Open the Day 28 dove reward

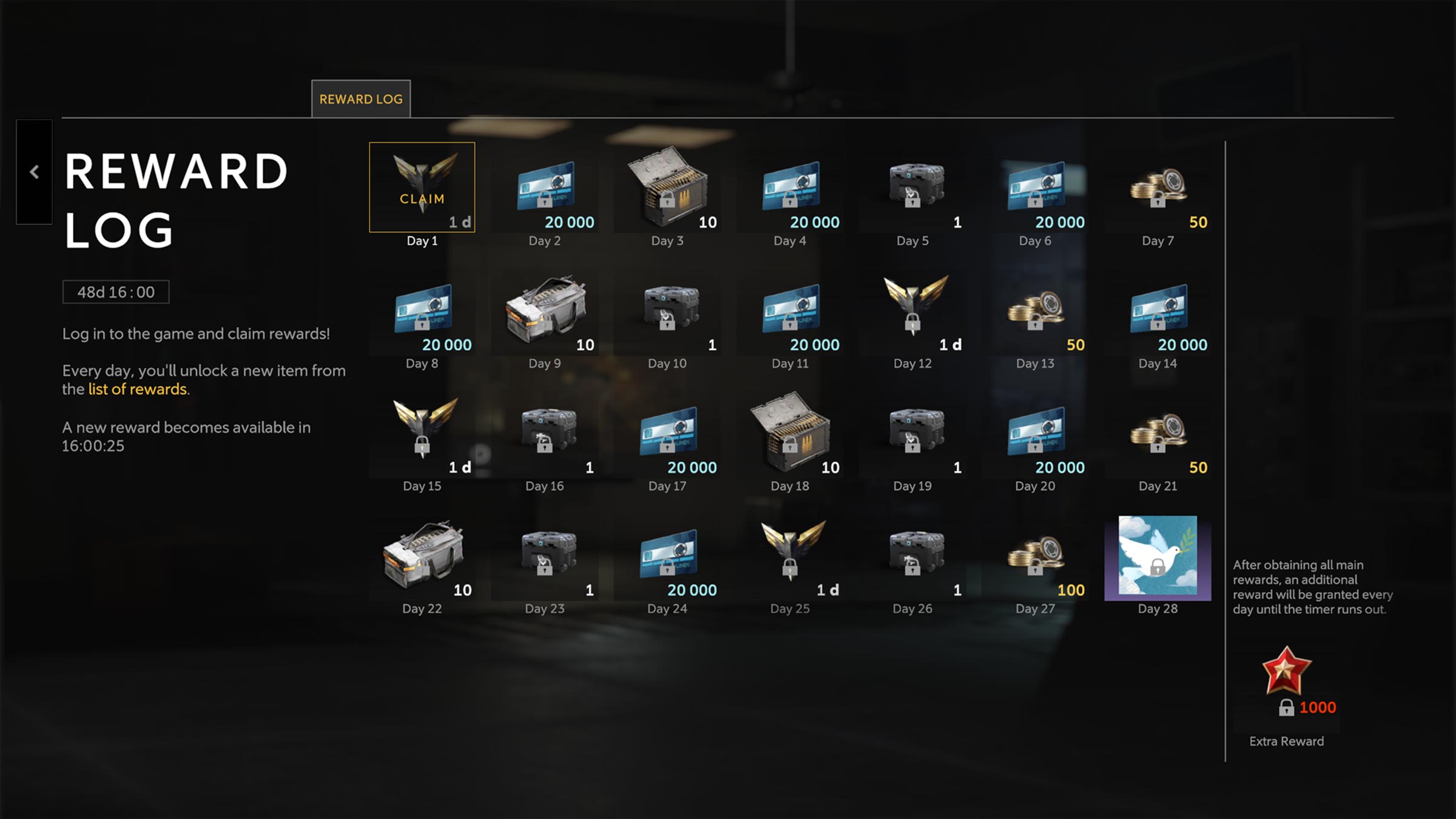pyautogui.click(x=1158, y=557)
